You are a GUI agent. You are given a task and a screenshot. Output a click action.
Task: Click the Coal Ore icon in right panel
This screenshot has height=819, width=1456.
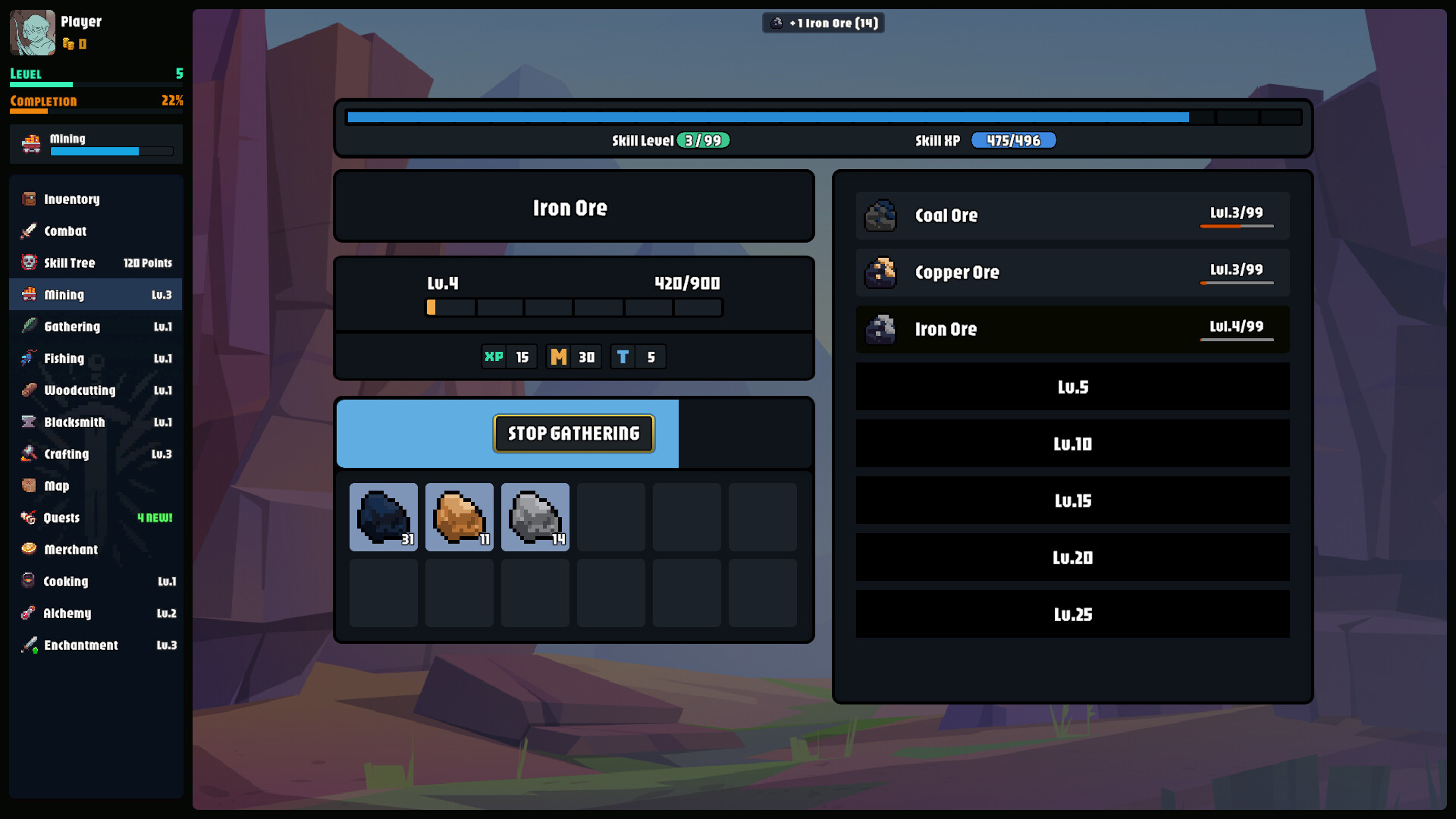coord(880,215)
